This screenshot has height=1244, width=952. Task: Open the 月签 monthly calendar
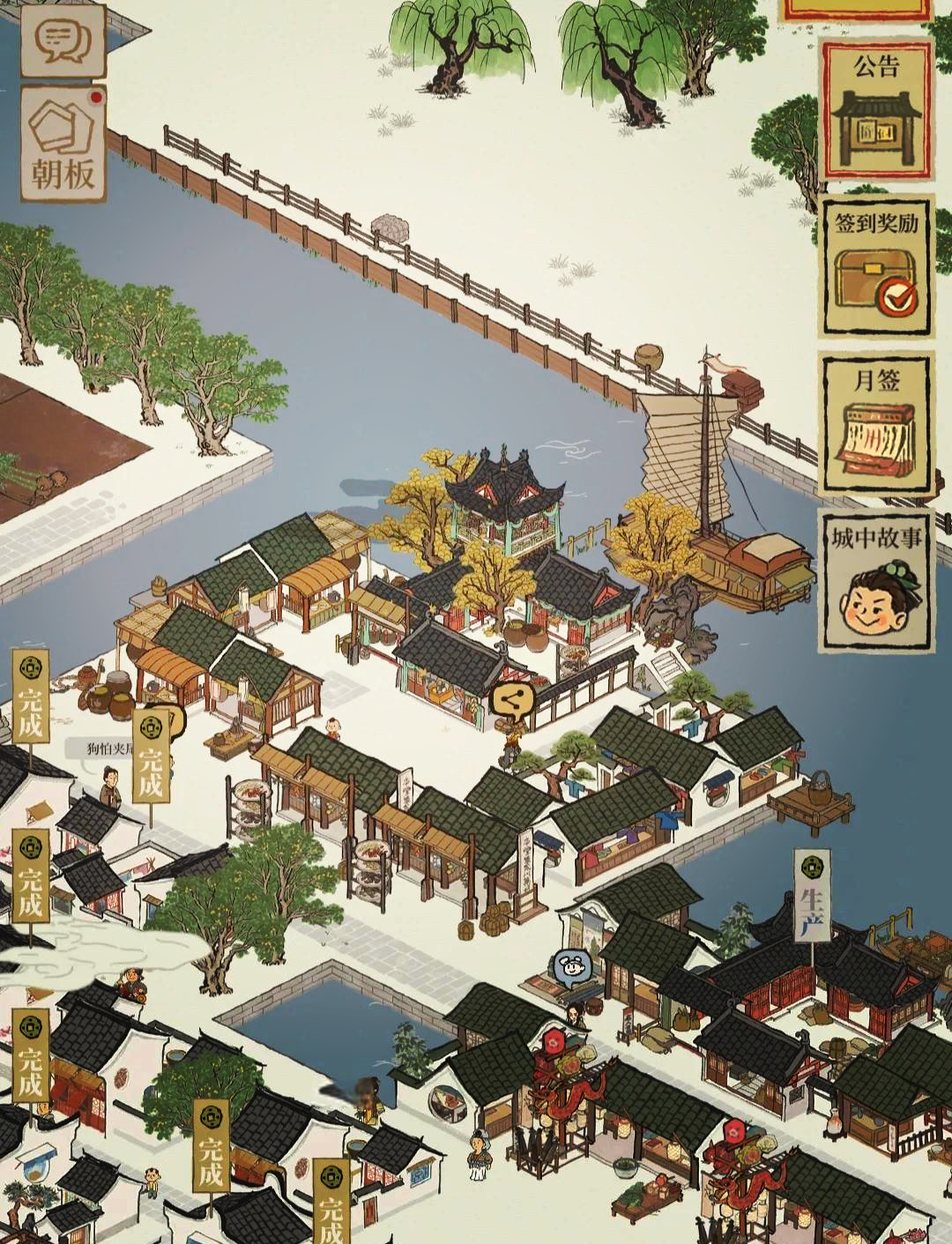point(876,425)
